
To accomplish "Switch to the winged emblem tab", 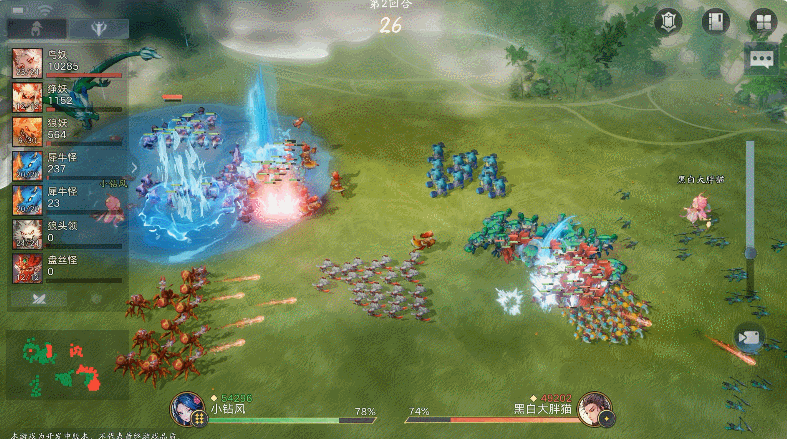I will click(99, 30).
